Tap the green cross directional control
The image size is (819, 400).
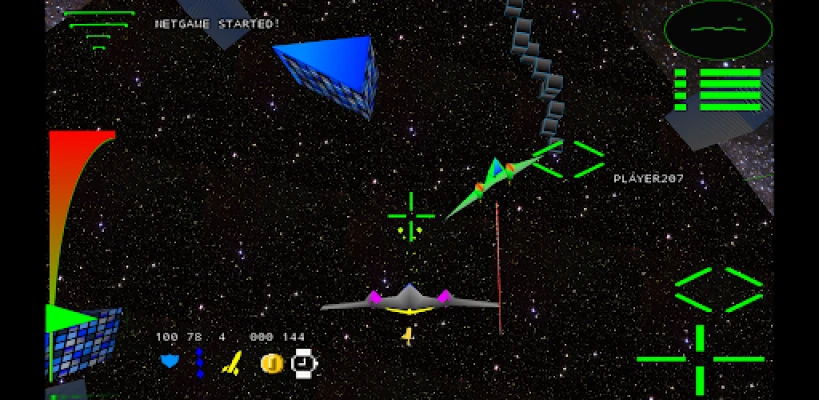coord(700,358)
